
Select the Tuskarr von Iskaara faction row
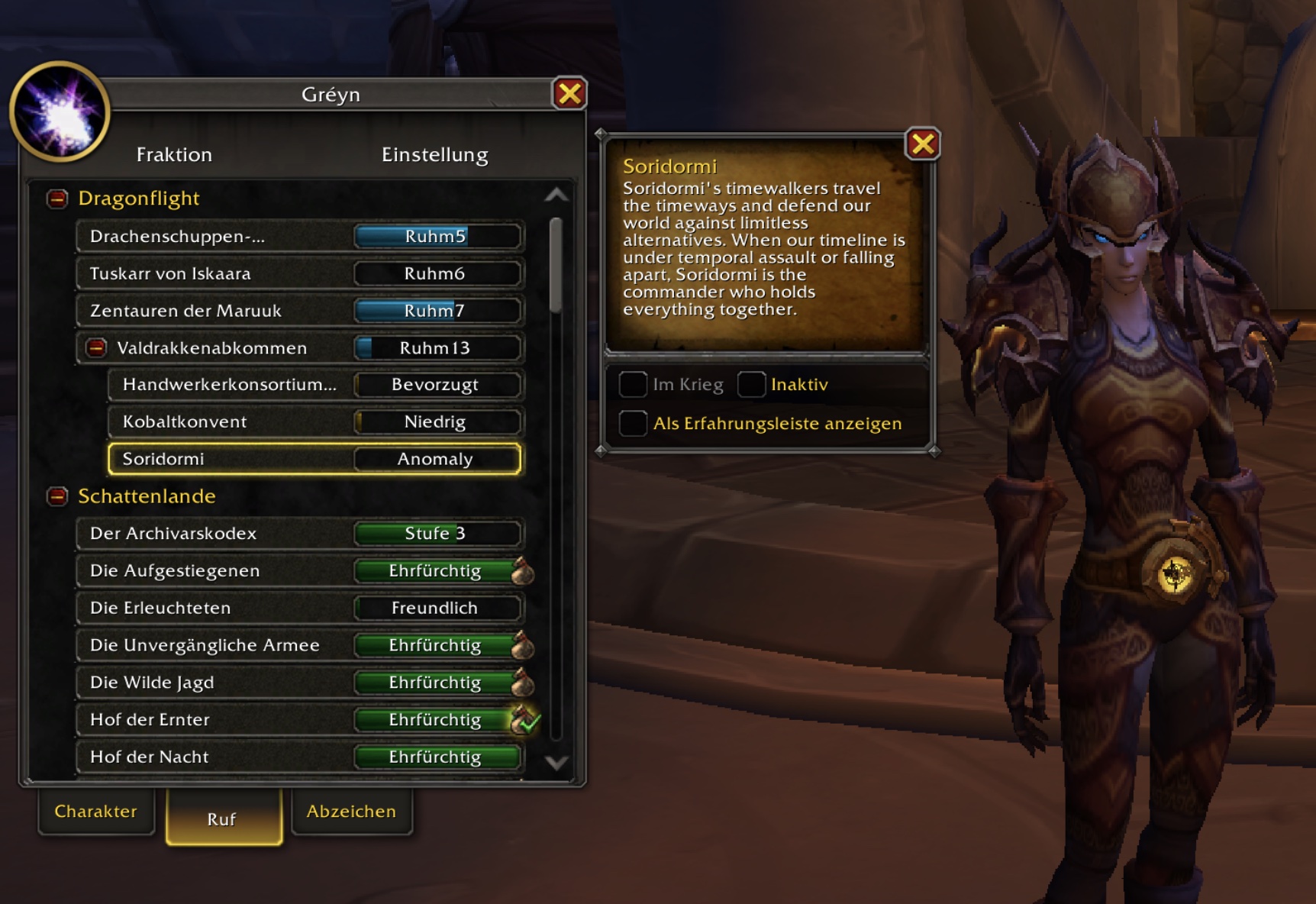[299, 273]
